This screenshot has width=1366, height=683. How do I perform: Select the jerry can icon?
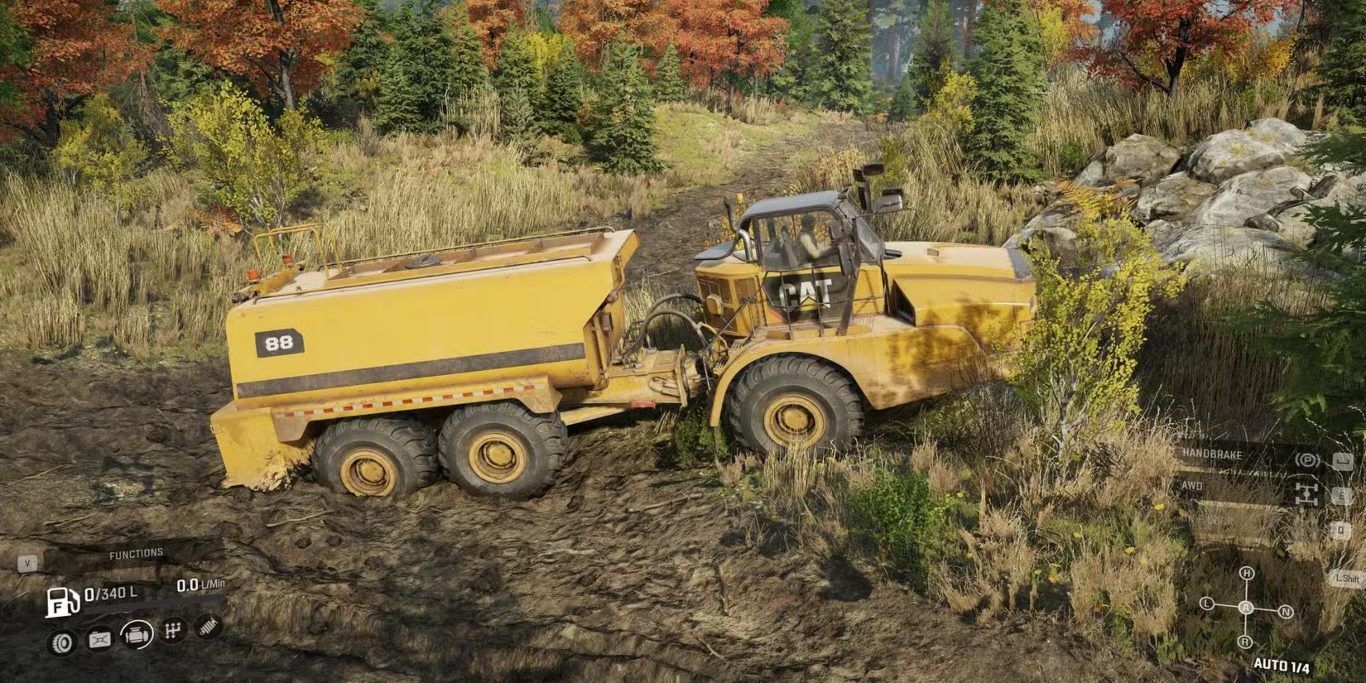coord(100,639)
